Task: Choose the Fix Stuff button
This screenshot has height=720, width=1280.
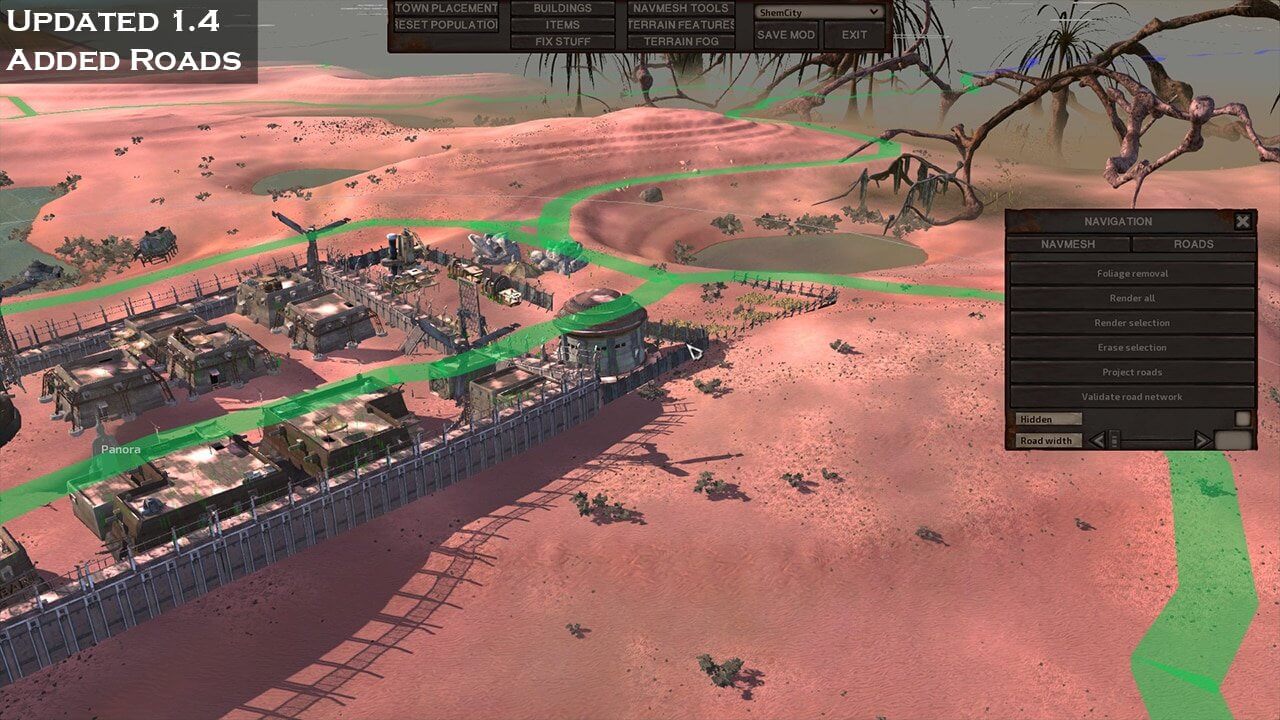Action: tap(562, 42)
